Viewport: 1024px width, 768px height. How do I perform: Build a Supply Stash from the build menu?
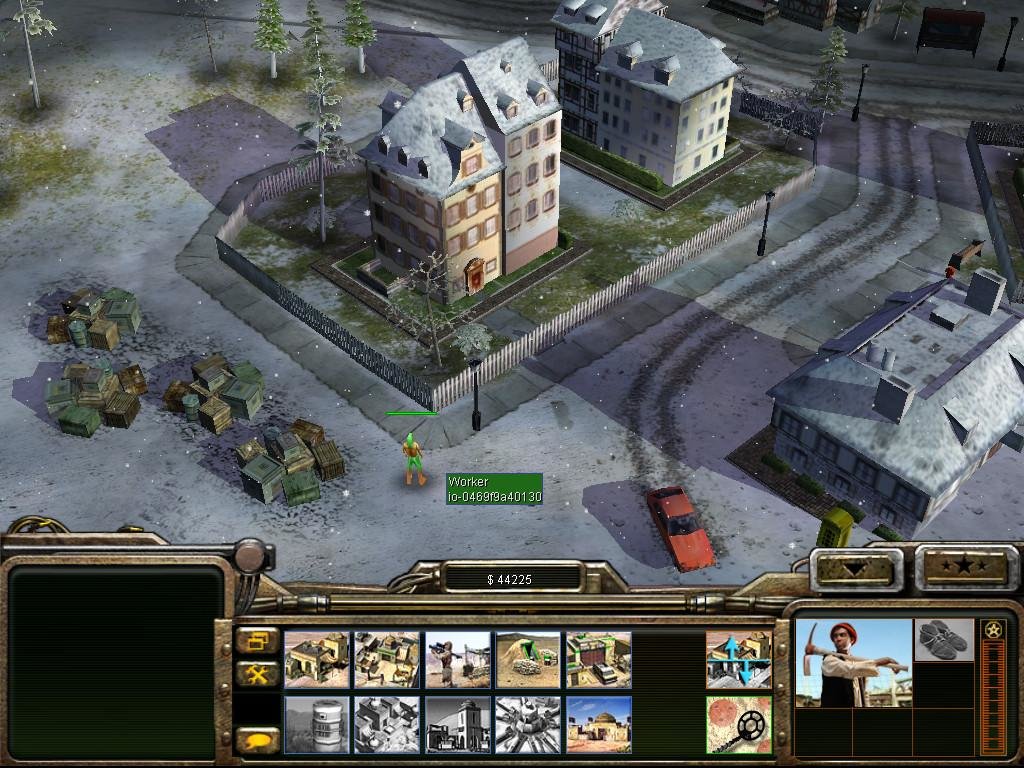click(317, 659)
